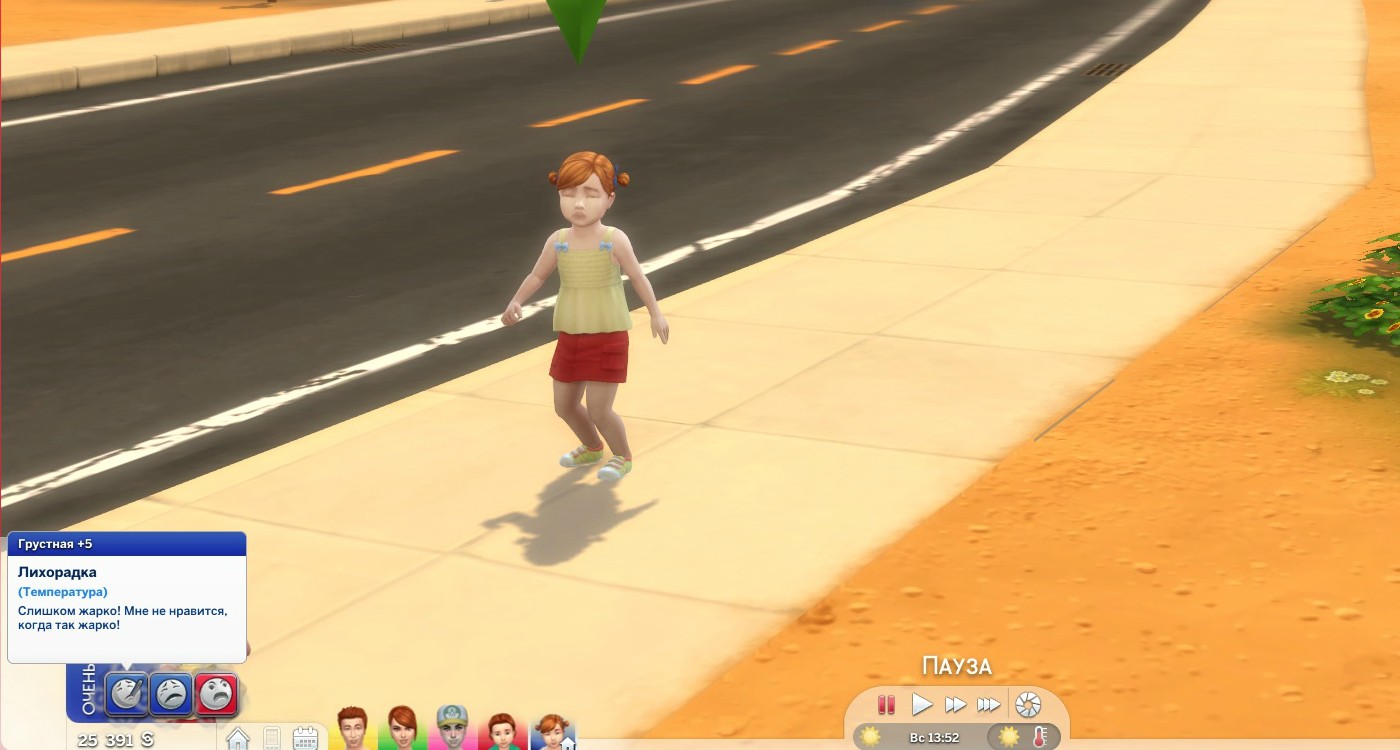This screenshot has width=1400, height=750.
Task: Switch to the Sim wearing a green cap
Action: click(x=452, y=729)
